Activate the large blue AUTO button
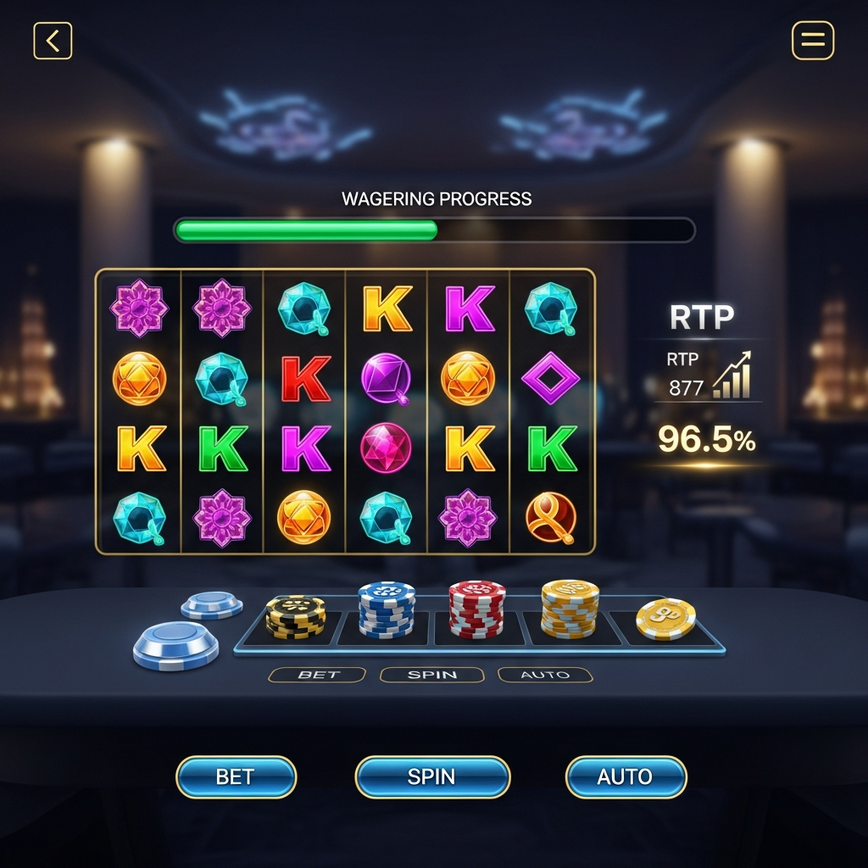This screenshot has width=868, height=868. [x=625, y=777]
